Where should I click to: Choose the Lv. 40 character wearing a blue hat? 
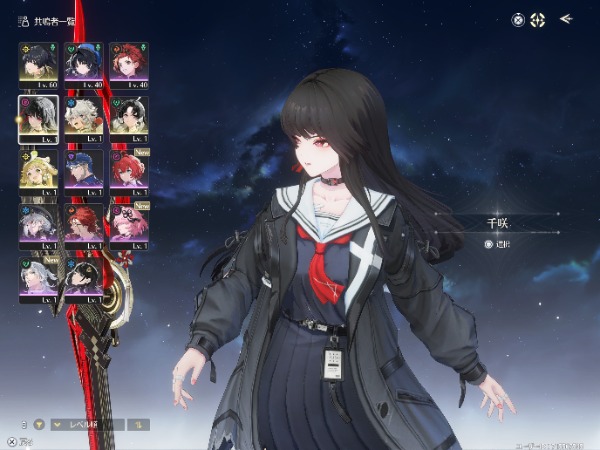[x=83, y=61]
